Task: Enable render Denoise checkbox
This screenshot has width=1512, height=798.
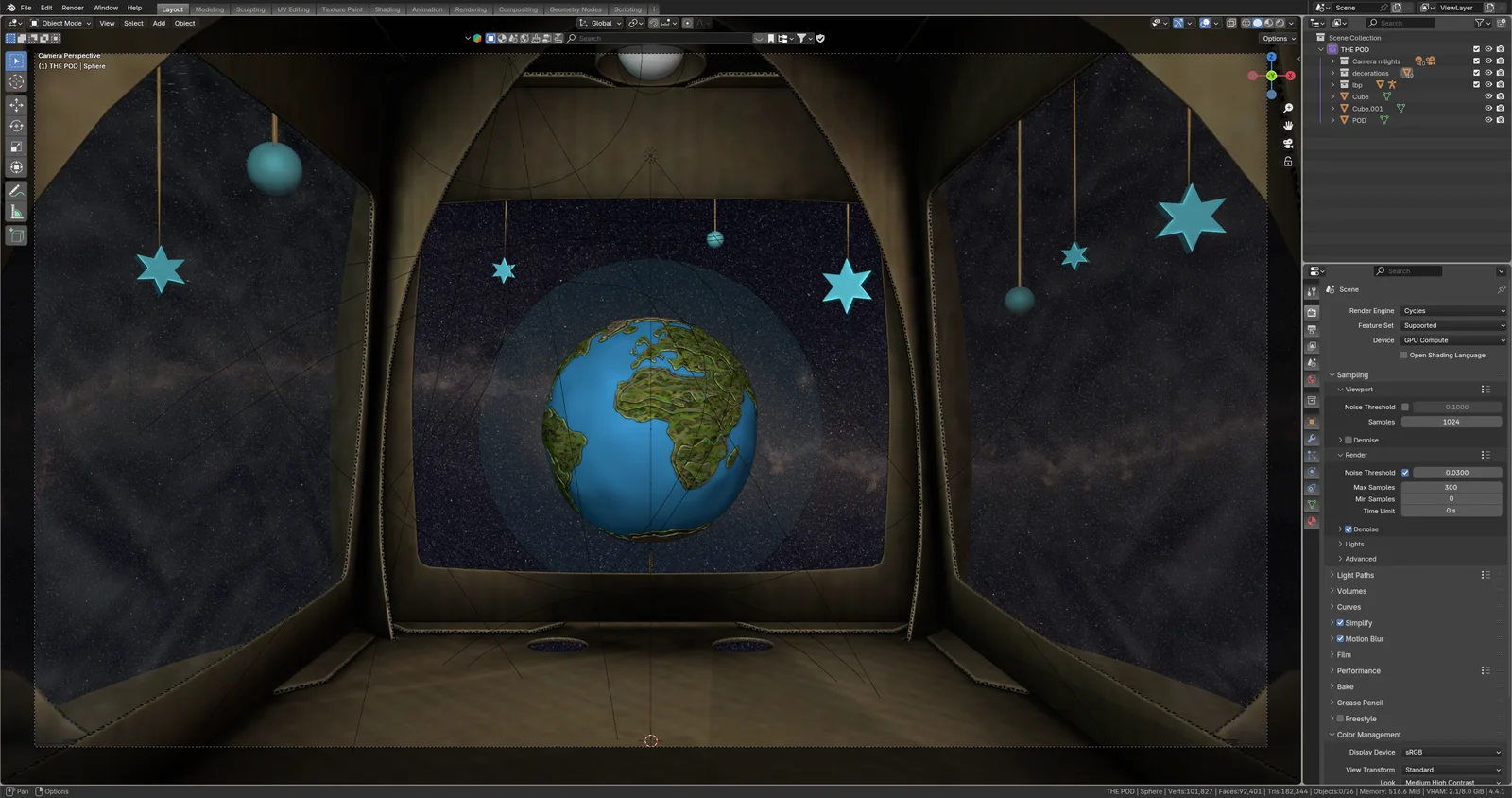Action: coord(1349,529)
